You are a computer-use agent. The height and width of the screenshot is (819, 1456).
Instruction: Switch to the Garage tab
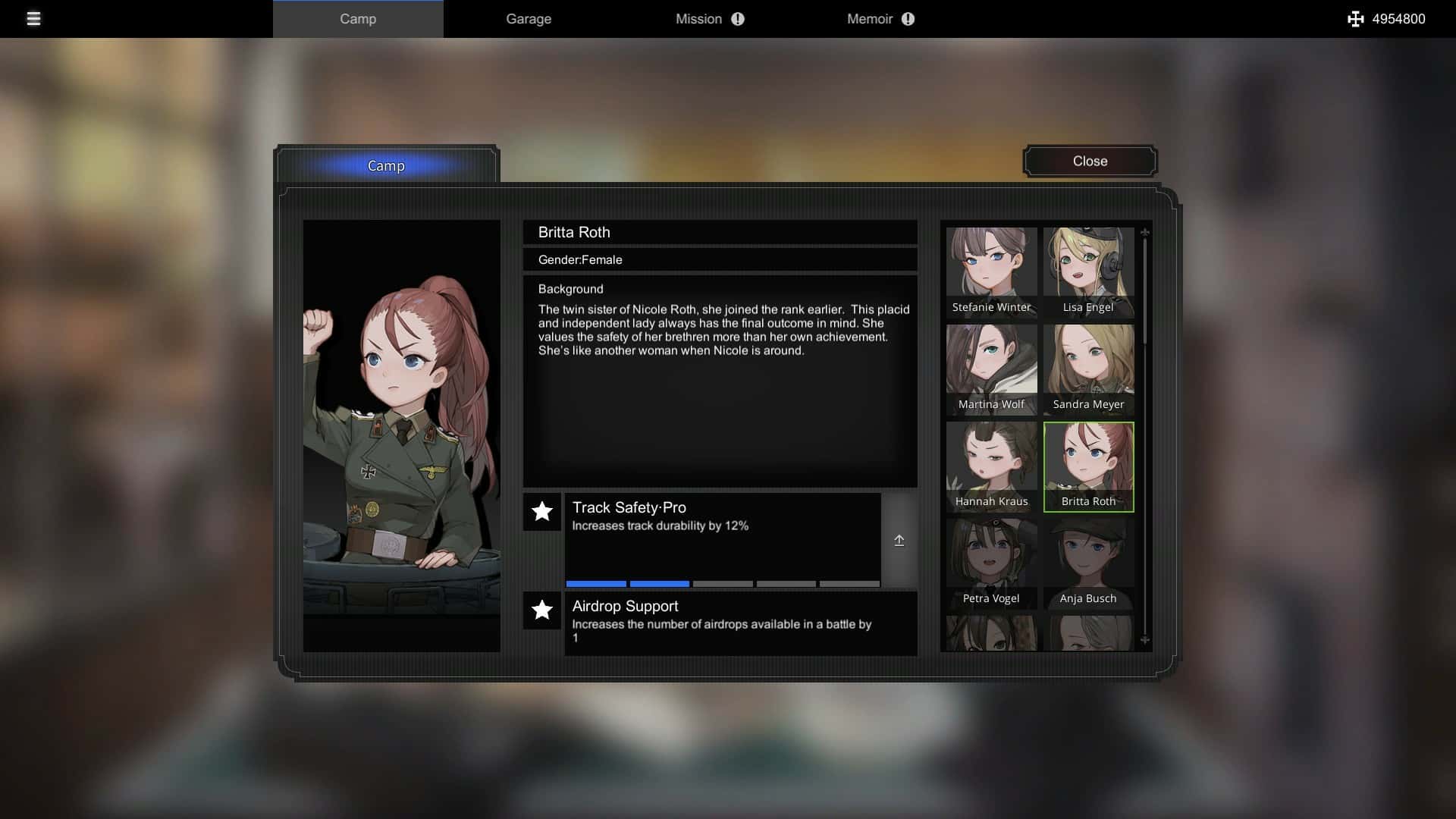coord(529,19)
